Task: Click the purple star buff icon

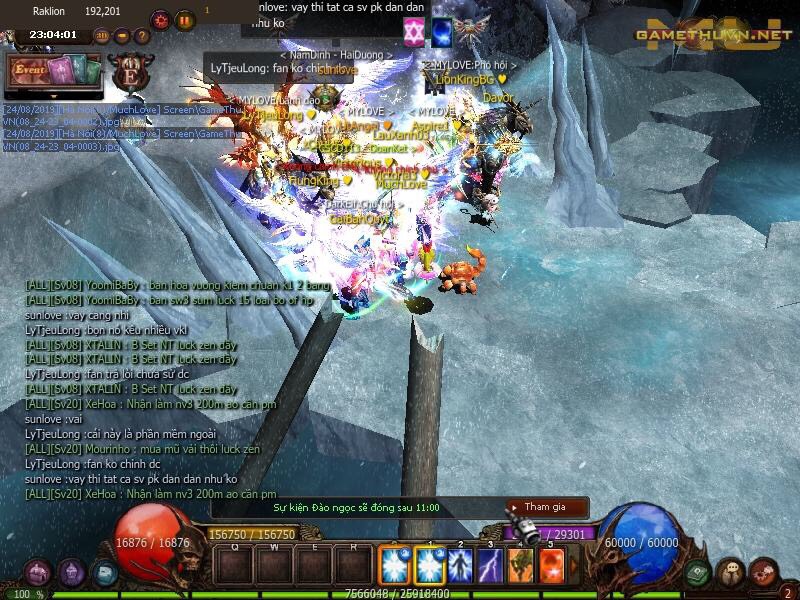Action: (414, 32)
